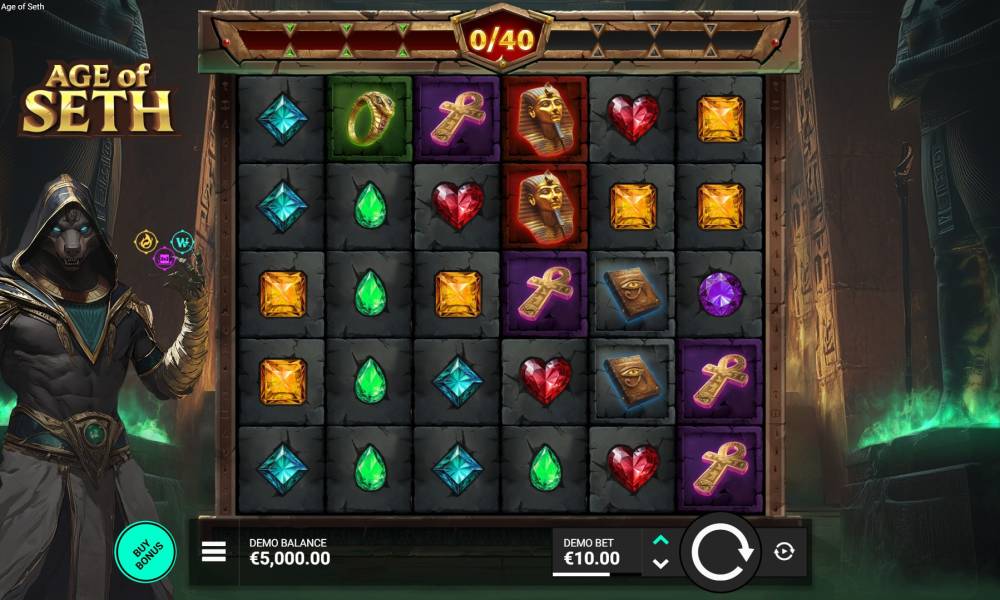Open the Buy Bonus menu
This screenshot has height=600, width=1000.
coord(146,551)
